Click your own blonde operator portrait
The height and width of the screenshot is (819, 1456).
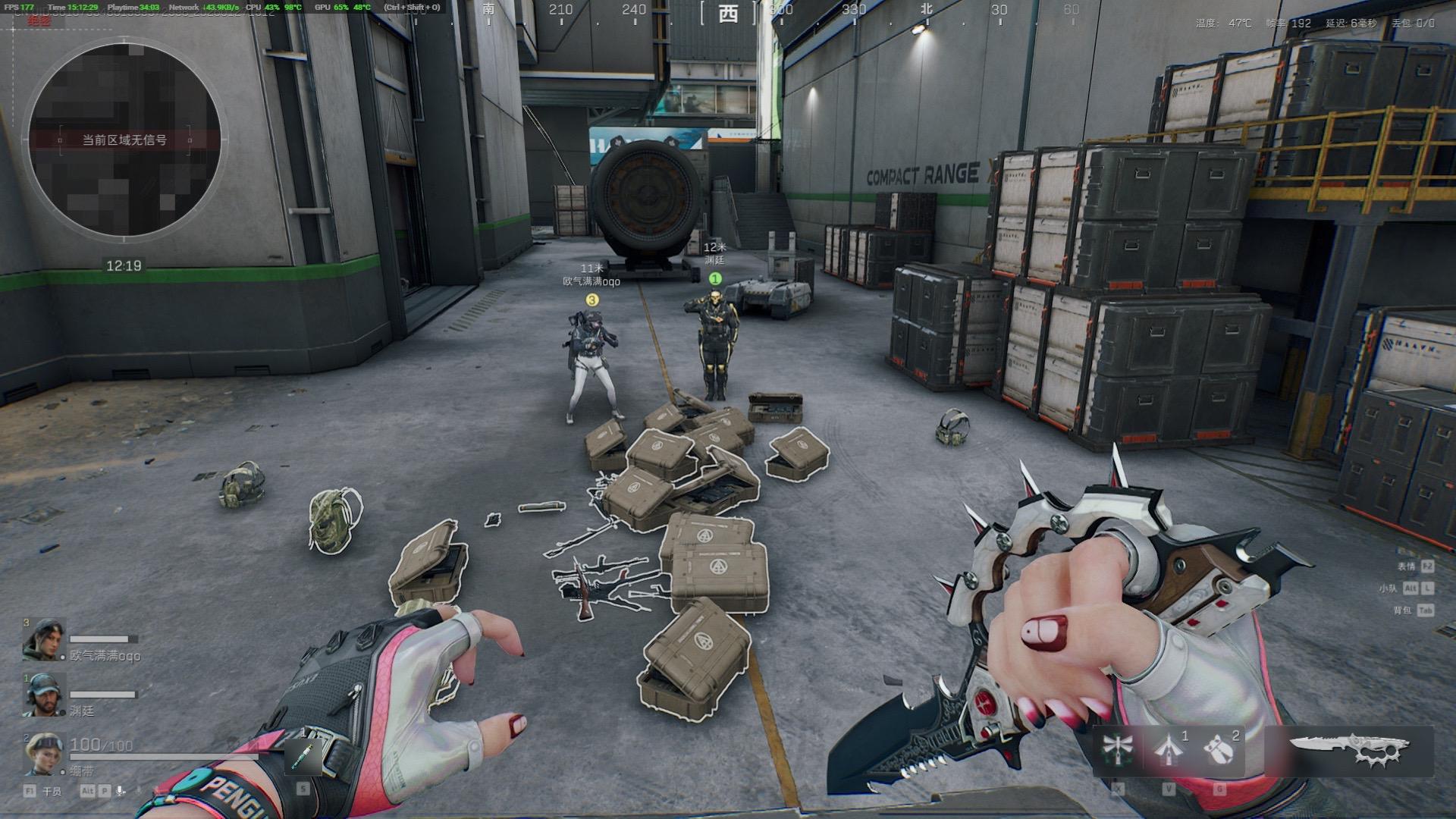44,754
